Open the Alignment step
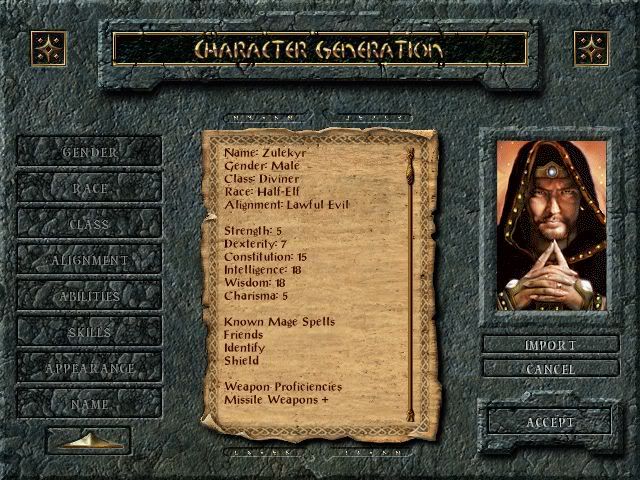640x480 pixels. 89,260
